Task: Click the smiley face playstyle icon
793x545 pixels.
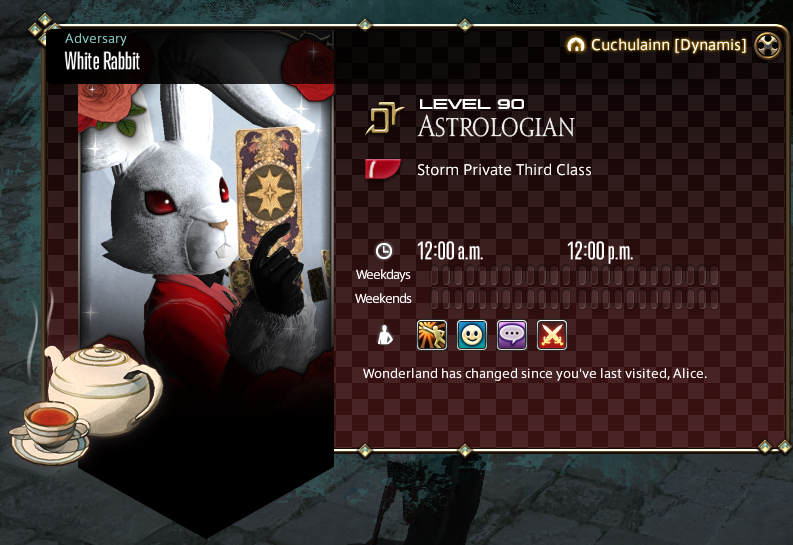Action: click(472, 335)
